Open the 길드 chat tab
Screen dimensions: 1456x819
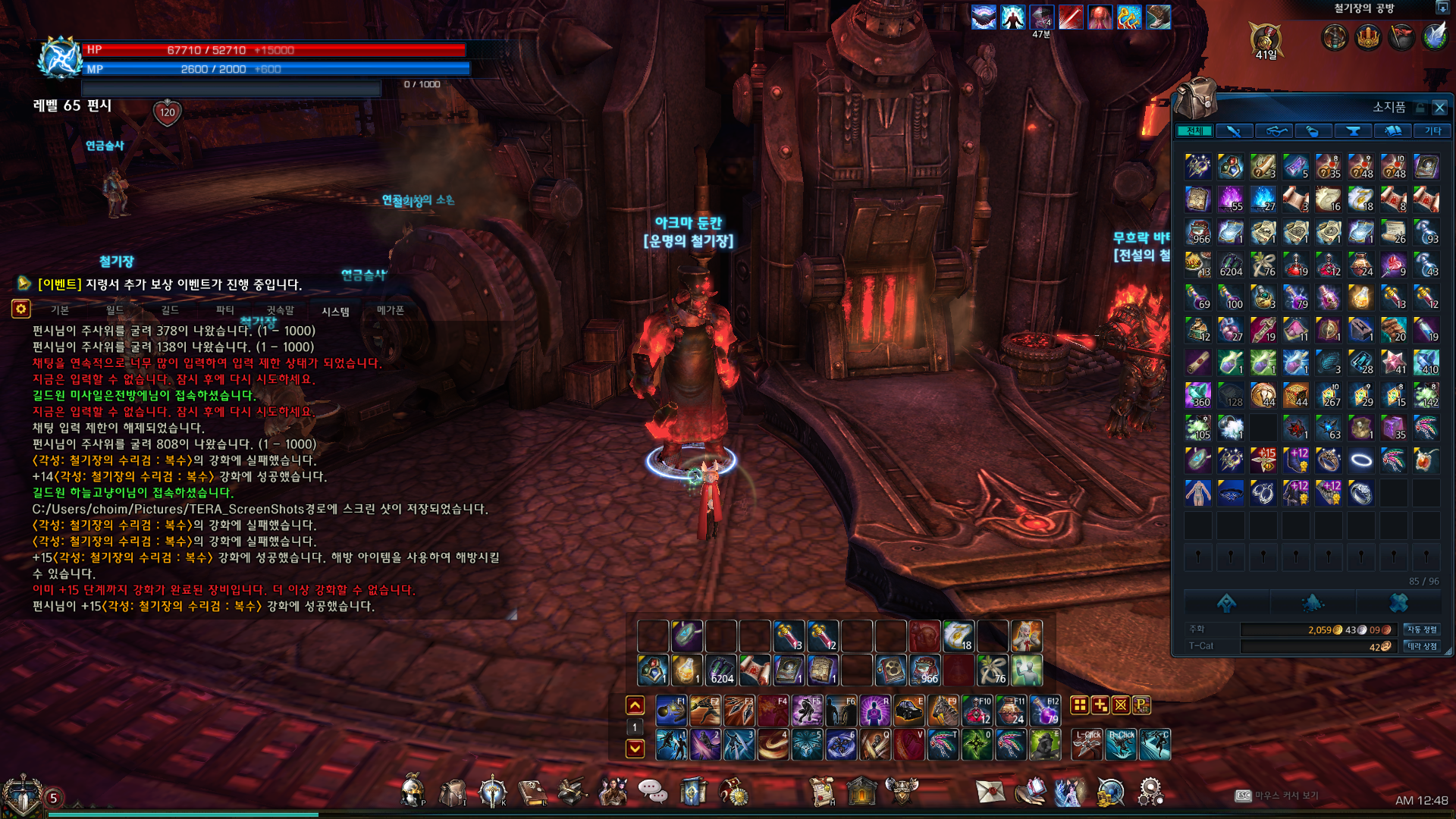170,310
